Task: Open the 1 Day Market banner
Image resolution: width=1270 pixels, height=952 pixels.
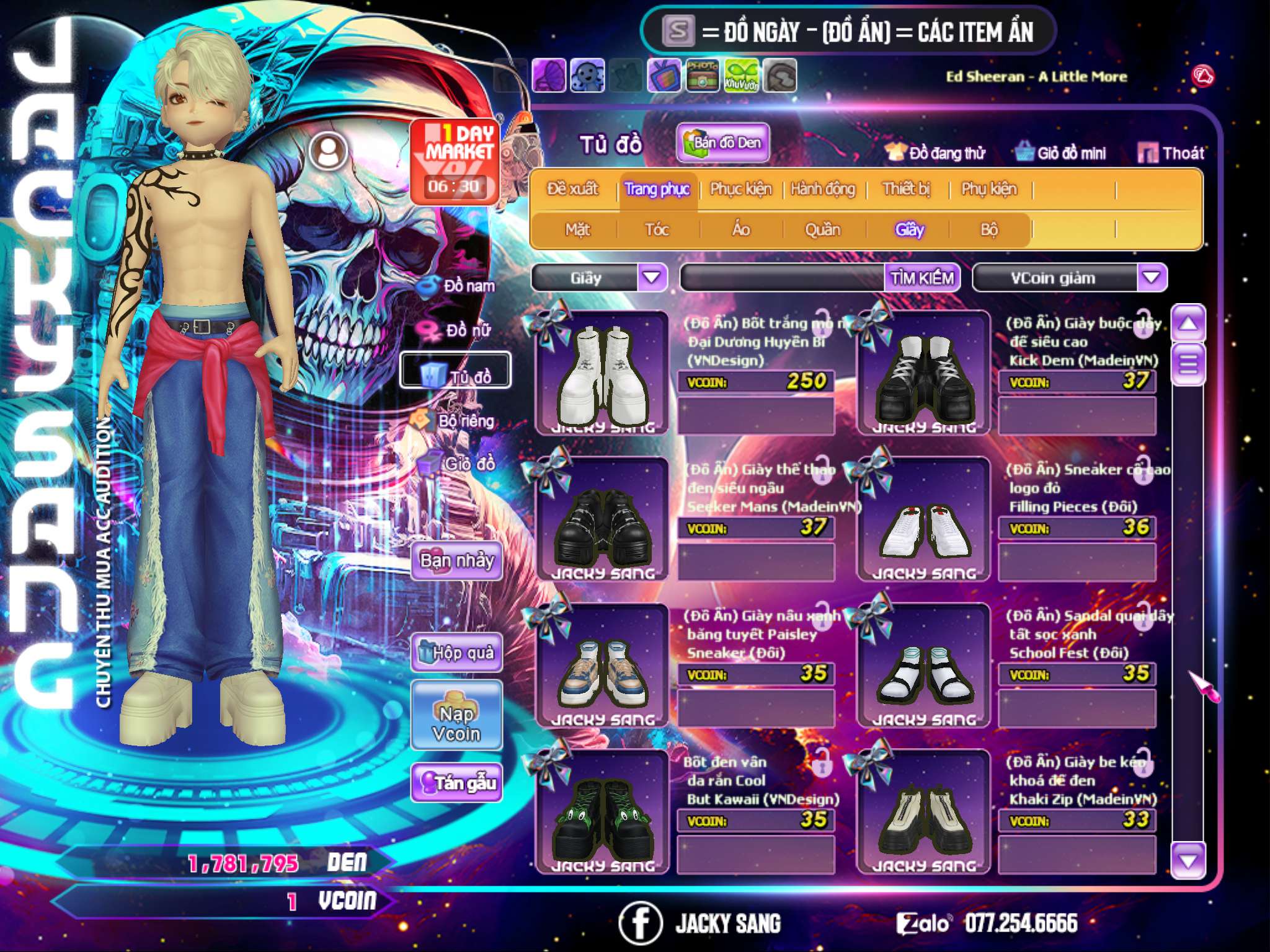Action: 455,161
